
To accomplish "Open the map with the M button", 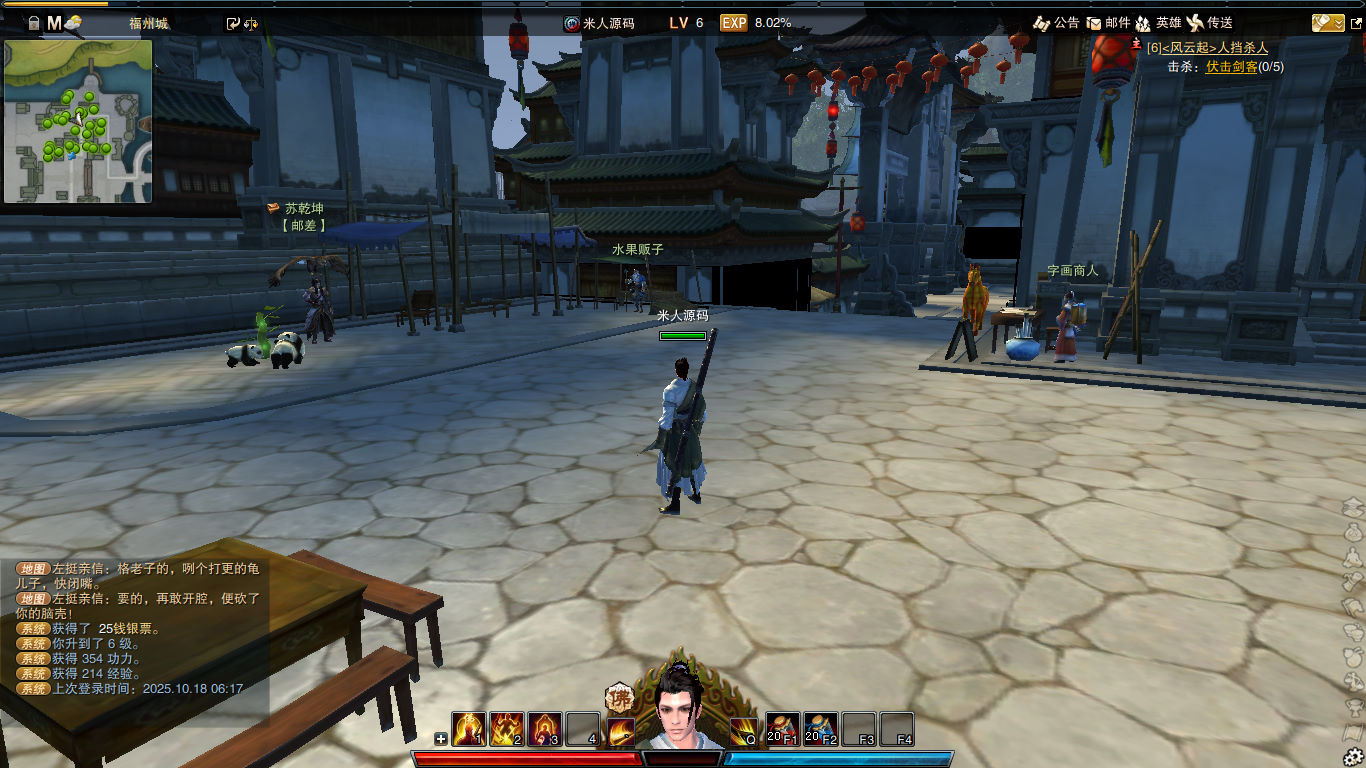I will click(x=54, y=22).
